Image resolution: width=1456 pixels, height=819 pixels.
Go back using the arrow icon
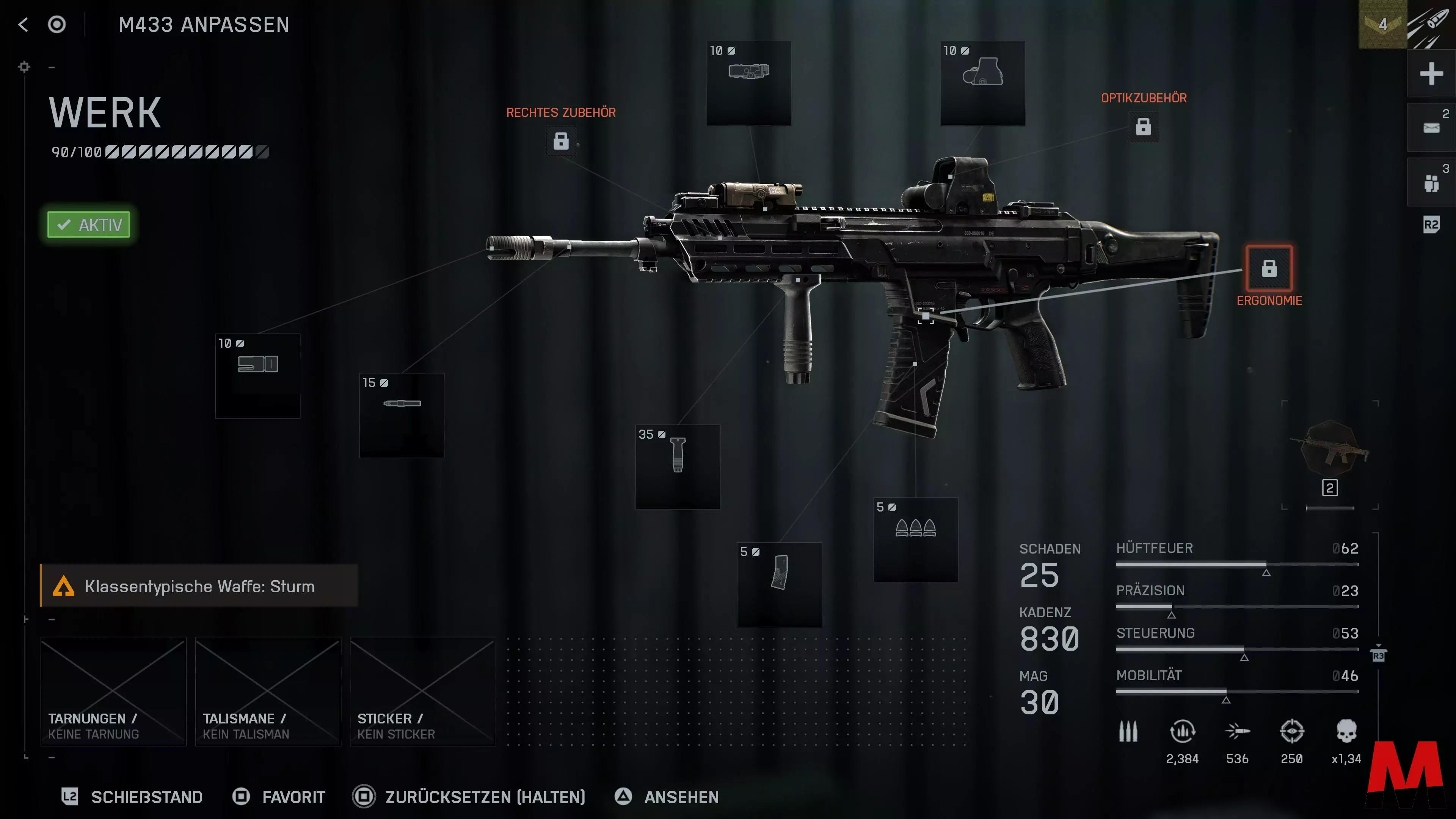pyautogui.click(x=23, y=24)
